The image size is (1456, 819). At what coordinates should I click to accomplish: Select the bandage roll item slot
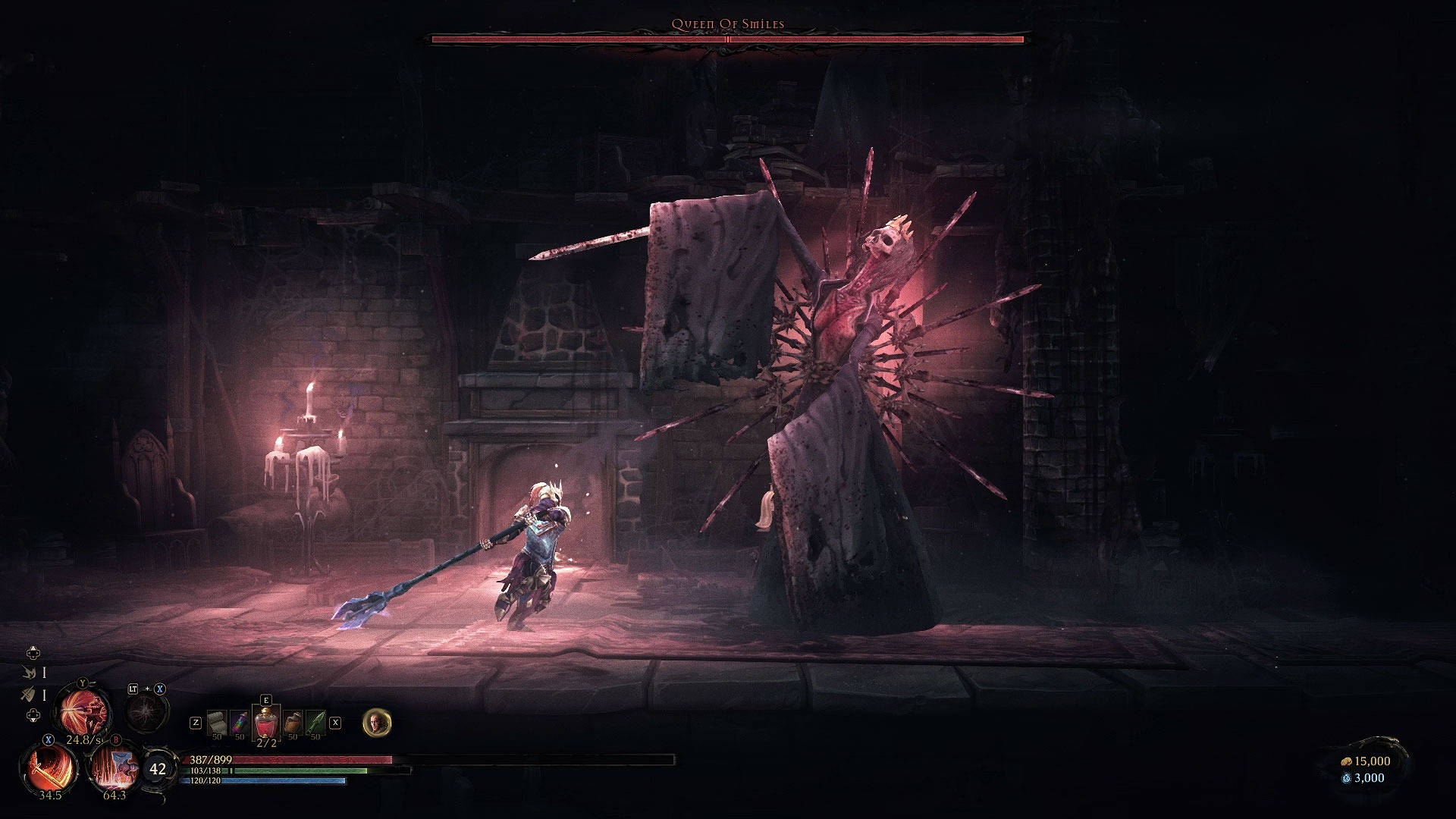216,723
